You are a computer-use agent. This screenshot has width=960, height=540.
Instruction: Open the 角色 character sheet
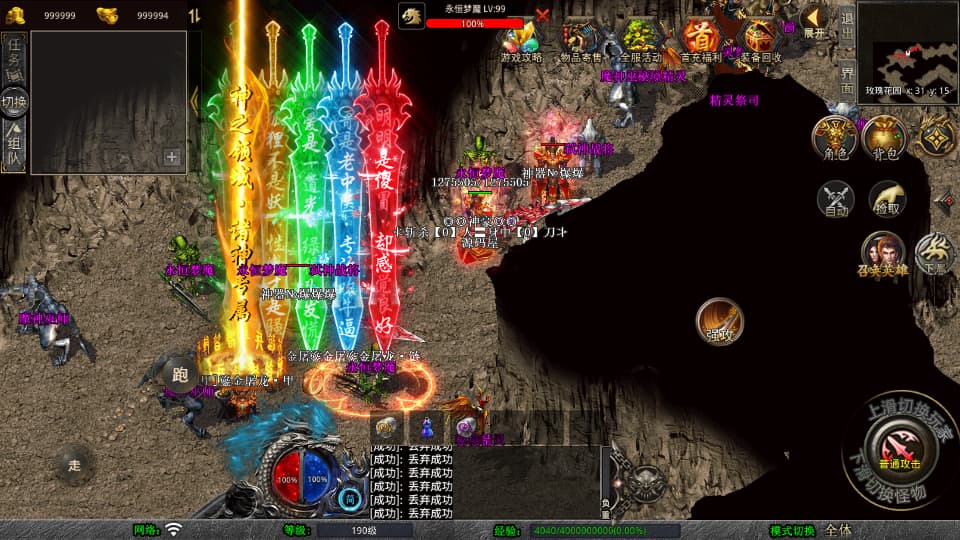pyautogui.click(x=835, y=137)
